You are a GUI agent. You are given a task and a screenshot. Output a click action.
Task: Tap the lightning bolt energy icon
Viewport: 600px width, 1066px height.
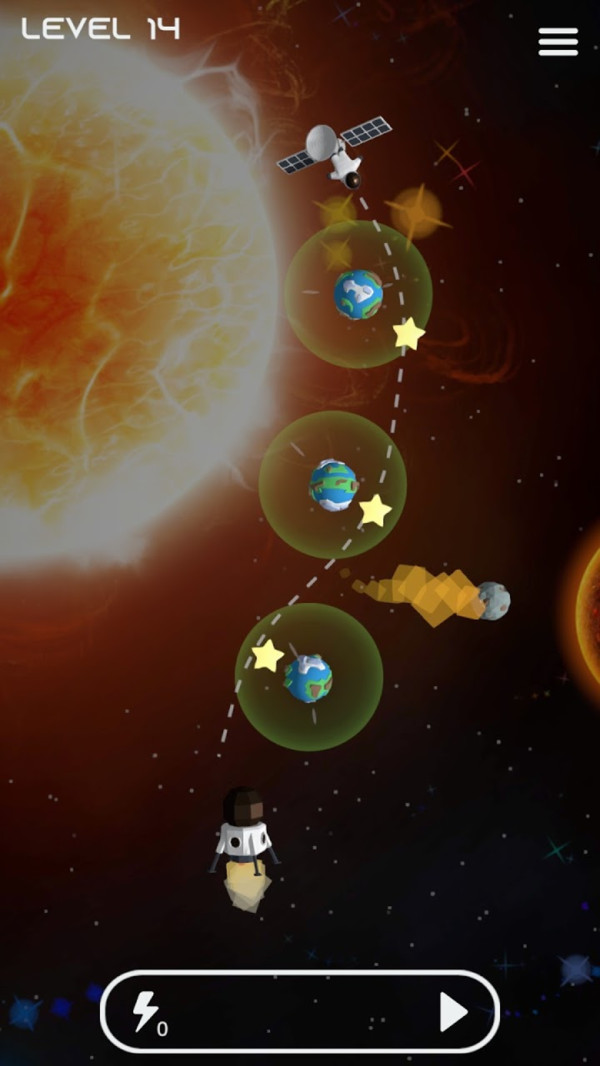click(146, 1012)
